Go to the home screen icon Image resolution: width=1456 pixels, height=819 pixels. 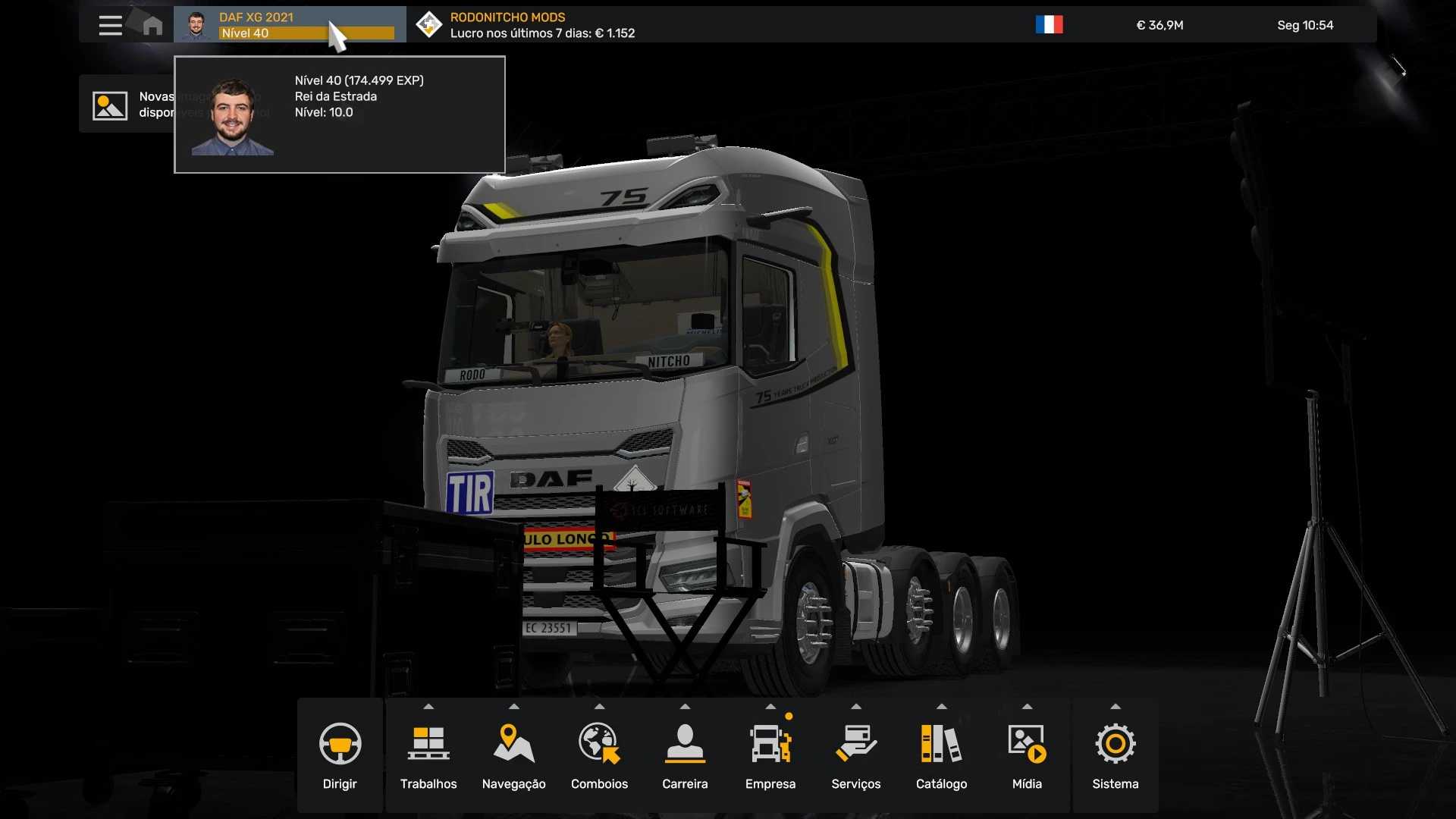point(152,25)
